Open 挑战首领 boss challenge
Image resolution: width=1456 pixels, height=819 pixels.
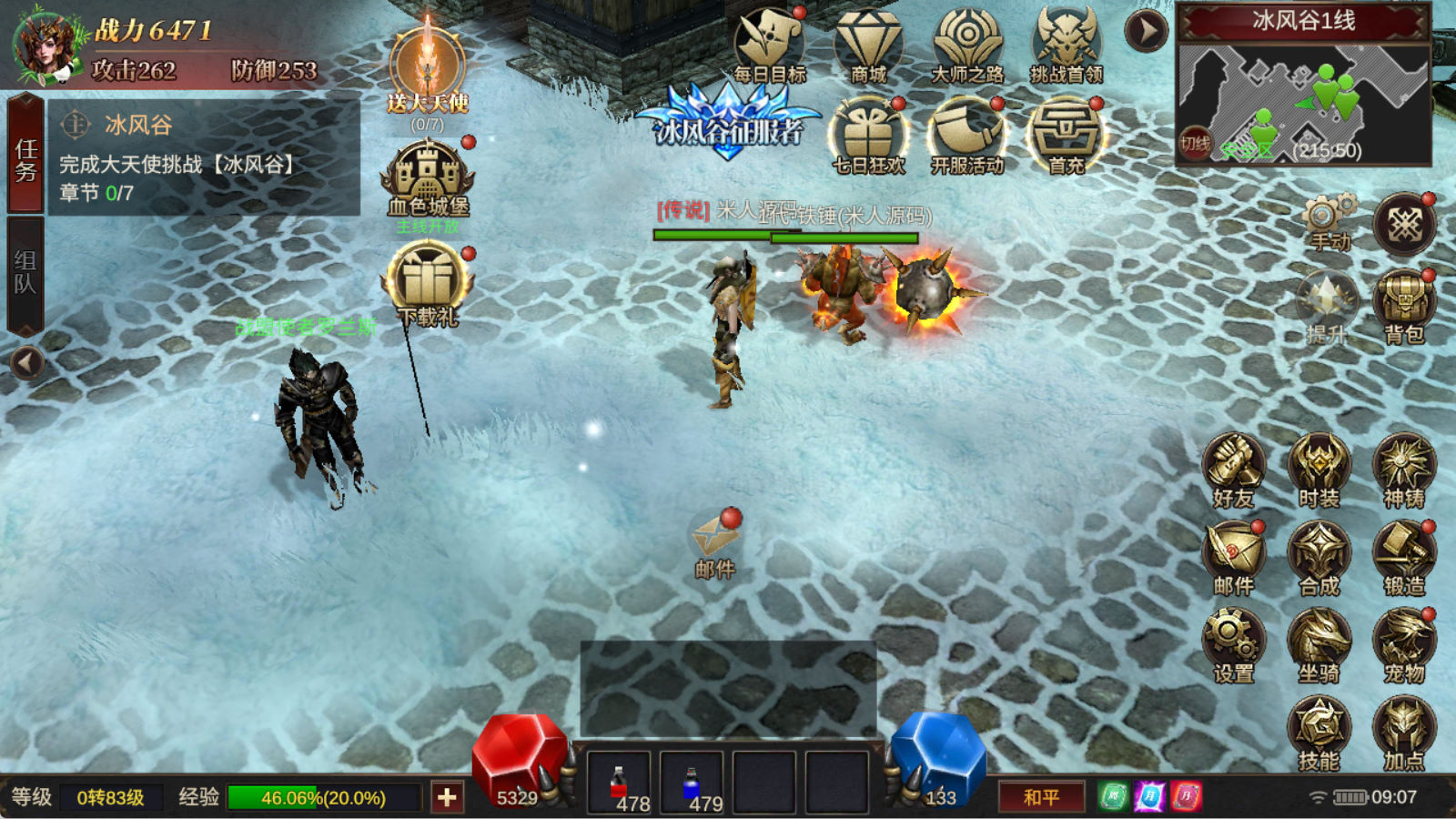pos(1066,45)
